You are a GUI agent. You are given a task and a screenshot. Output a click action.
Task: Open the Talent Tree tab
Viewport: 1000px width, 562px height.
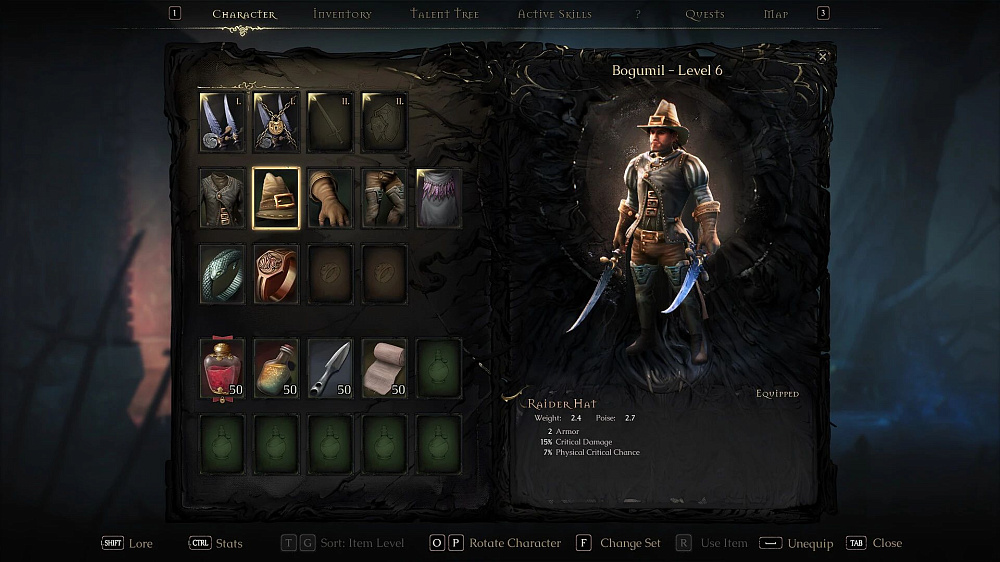[x=444, y=14]
